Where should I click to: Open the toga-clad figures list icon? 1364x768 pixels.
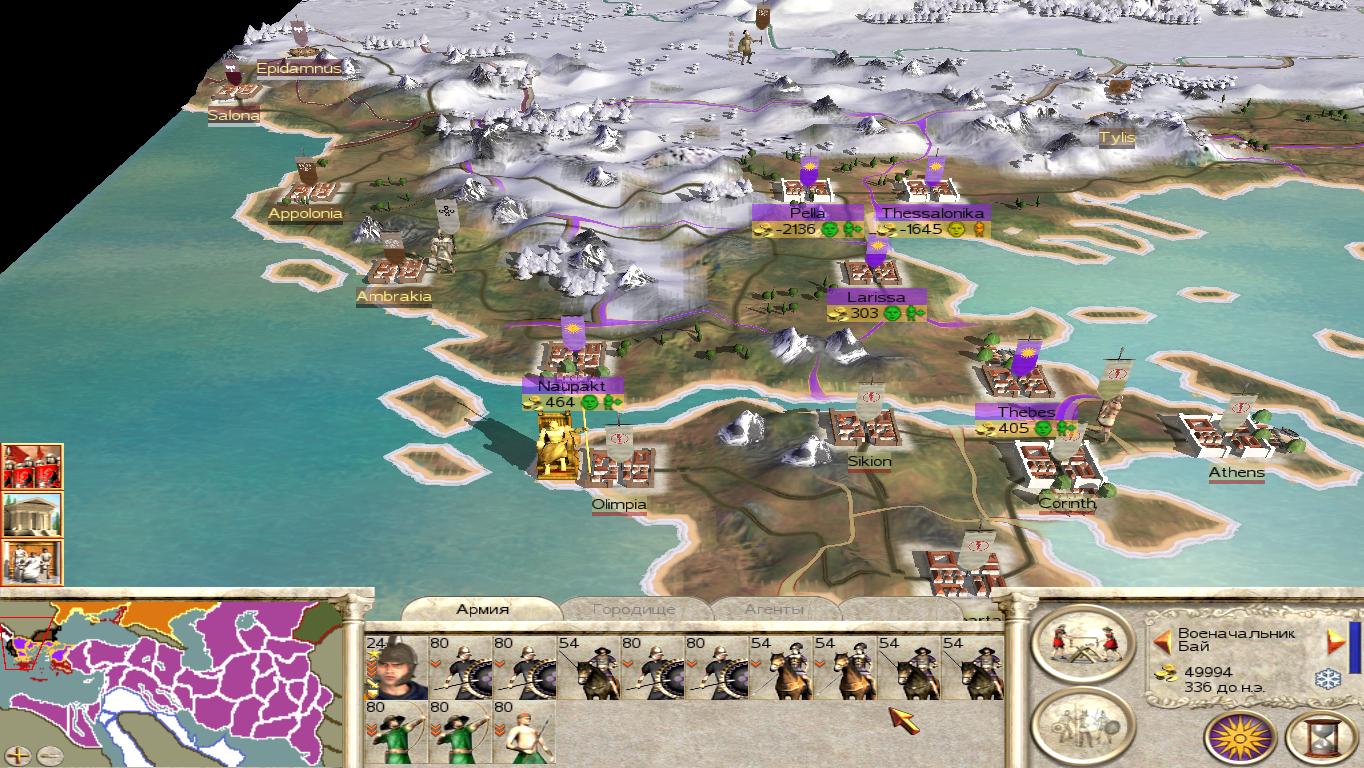[32, 562]
